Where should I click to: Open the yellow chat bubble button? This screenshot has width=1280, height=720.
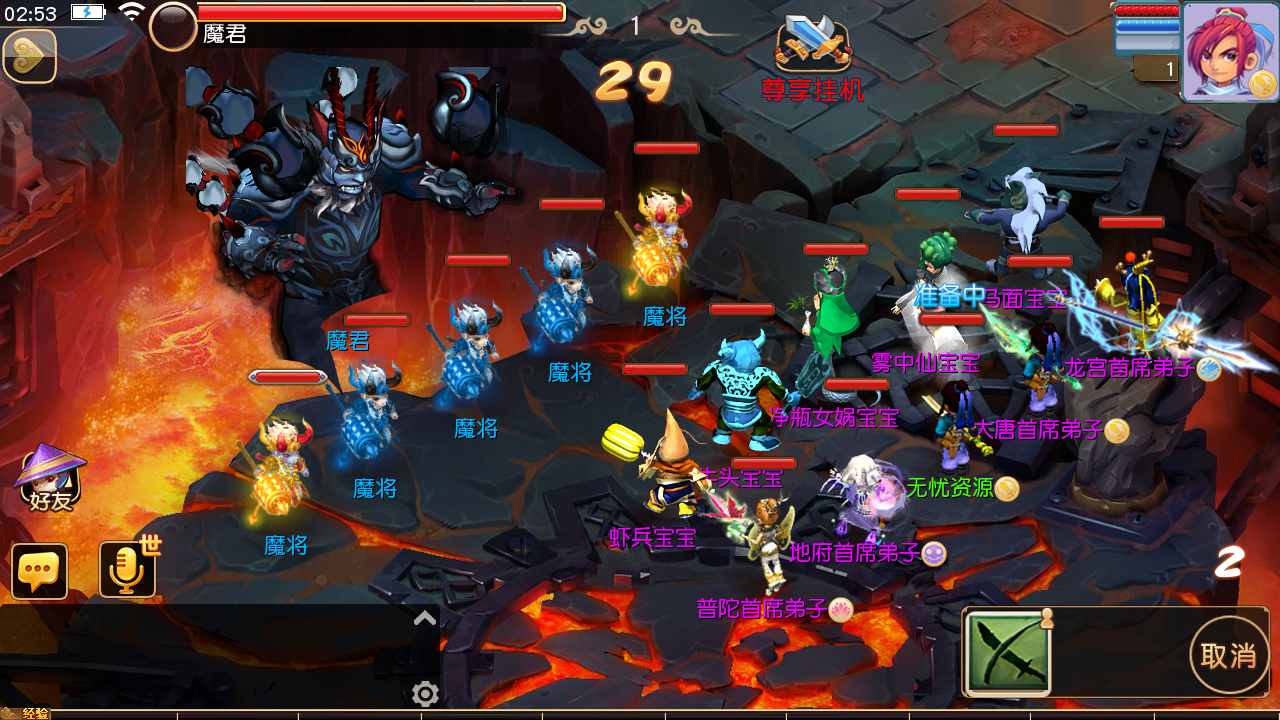pos(40,571)
